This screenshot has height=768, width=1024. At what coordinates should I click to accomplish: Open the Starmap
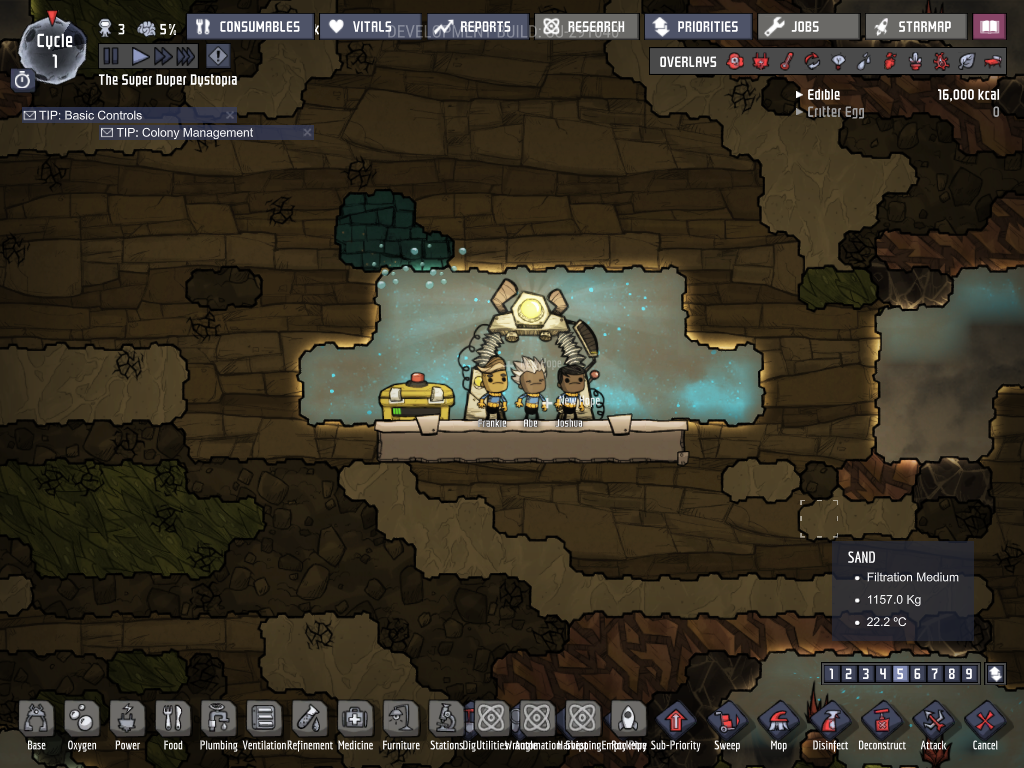[917, 27]
